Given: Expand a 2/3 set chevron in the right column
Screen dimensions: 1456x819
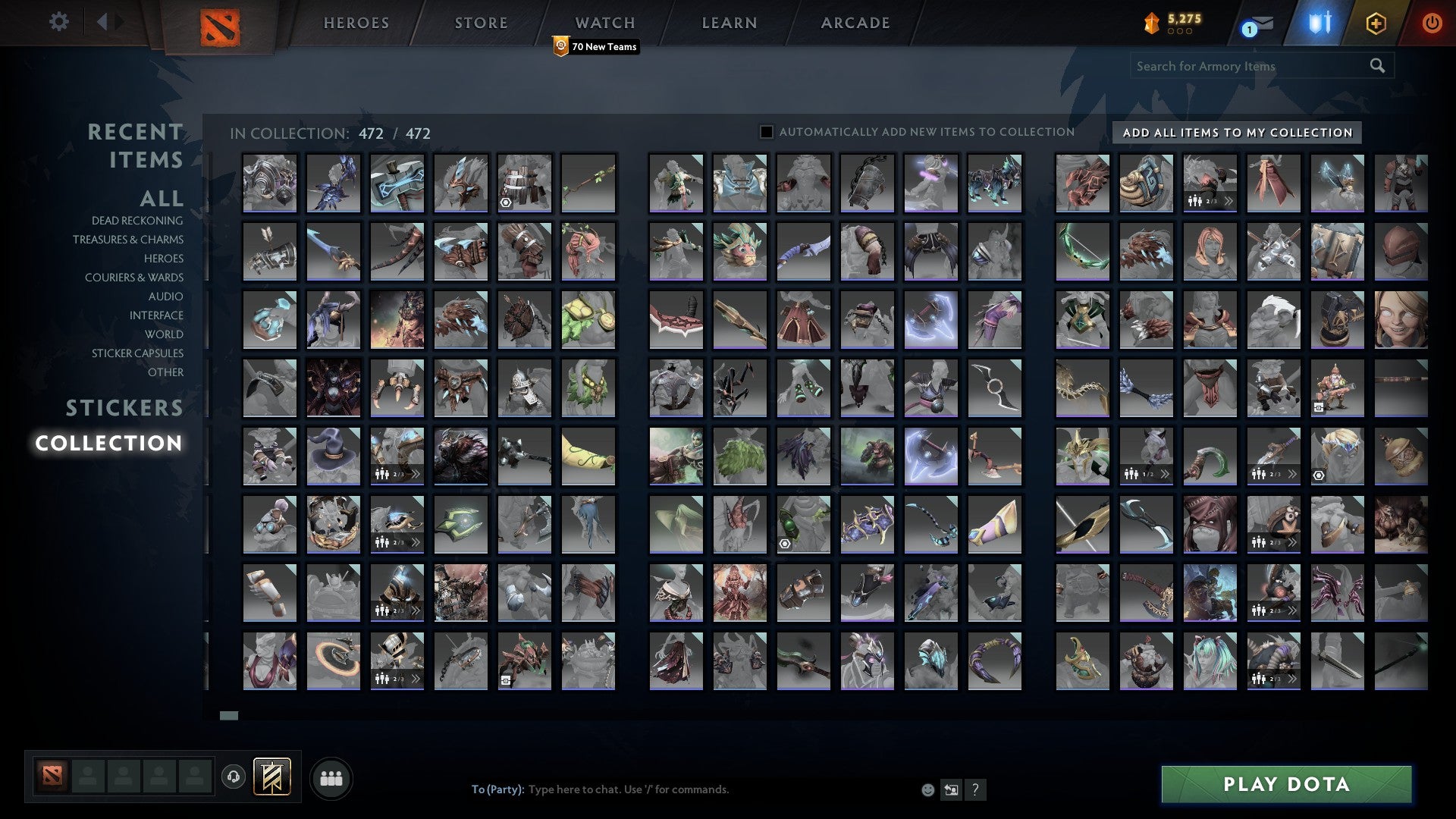Looking at the screenshot, I should 1294,474.
